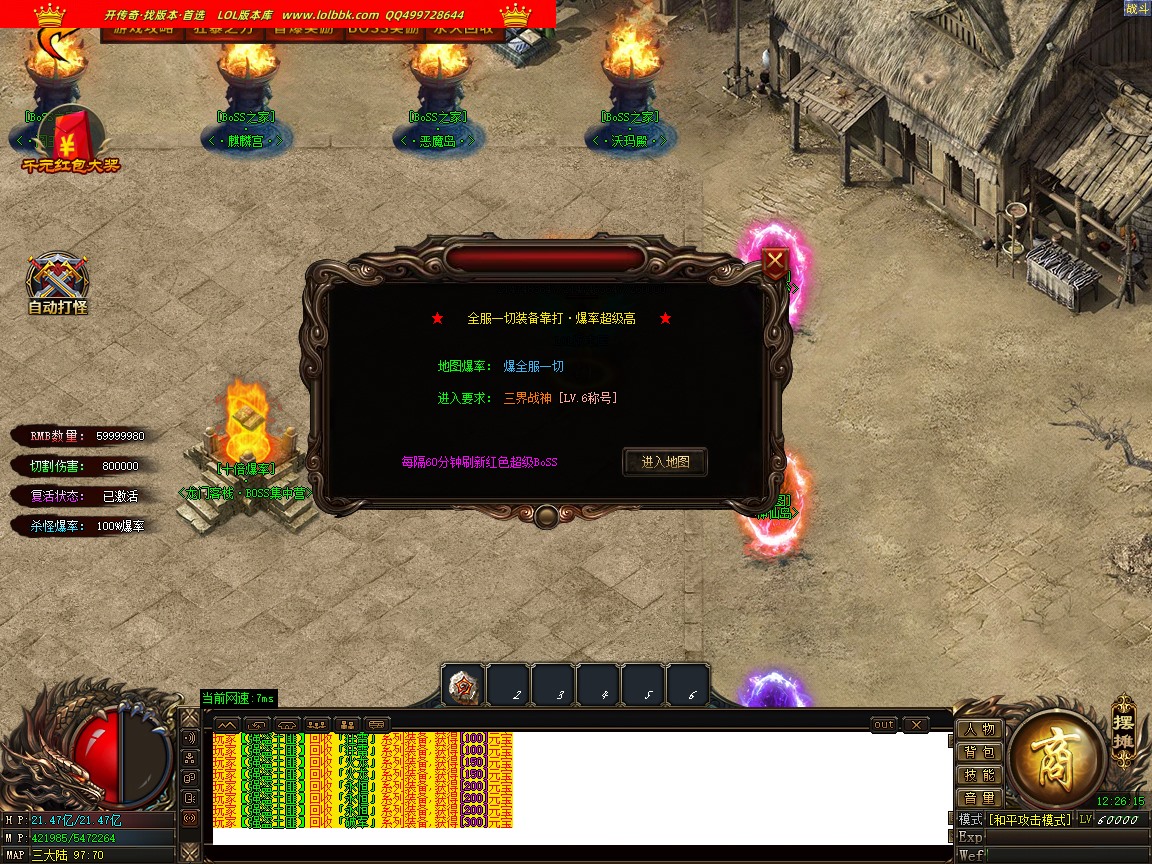This screenshot has width=1152, height=864.
Task: Open the 背包 backpack
Action: [979, 752]
